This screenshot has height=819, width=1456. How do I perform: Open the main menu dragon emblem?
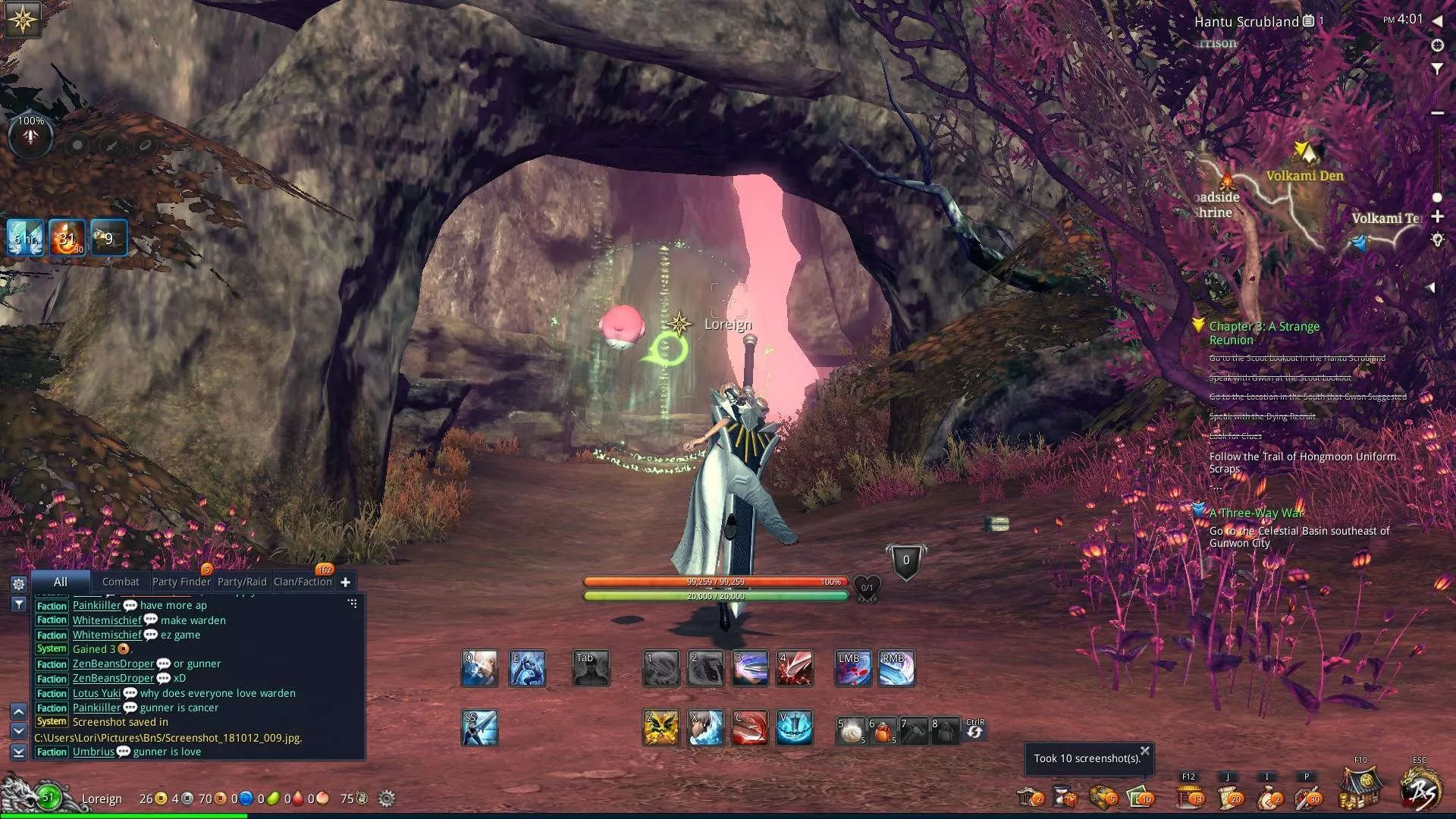click(x=1420, y=790)
